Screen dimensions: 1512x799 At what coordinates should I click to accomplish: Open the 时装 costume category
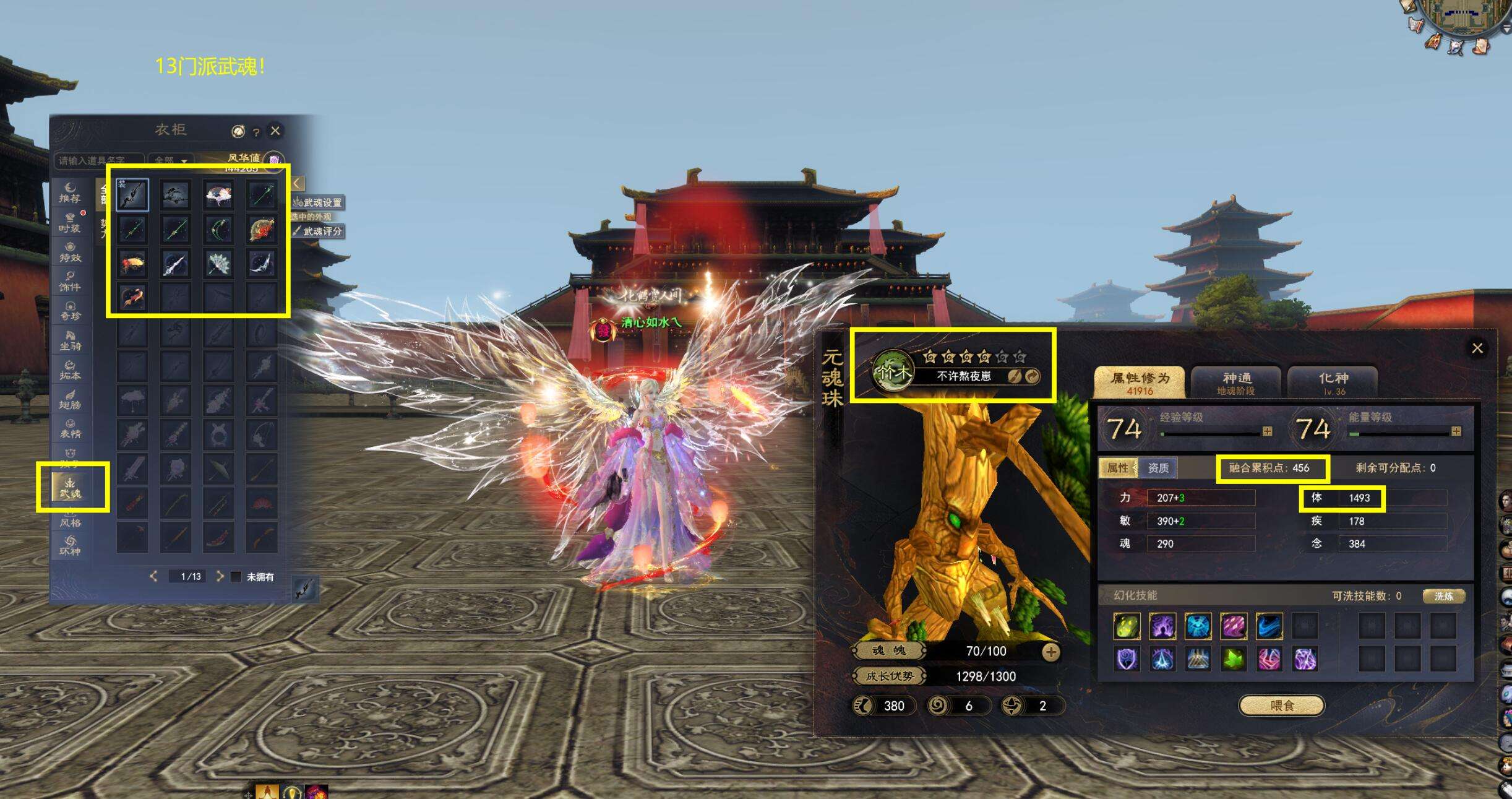70,222
